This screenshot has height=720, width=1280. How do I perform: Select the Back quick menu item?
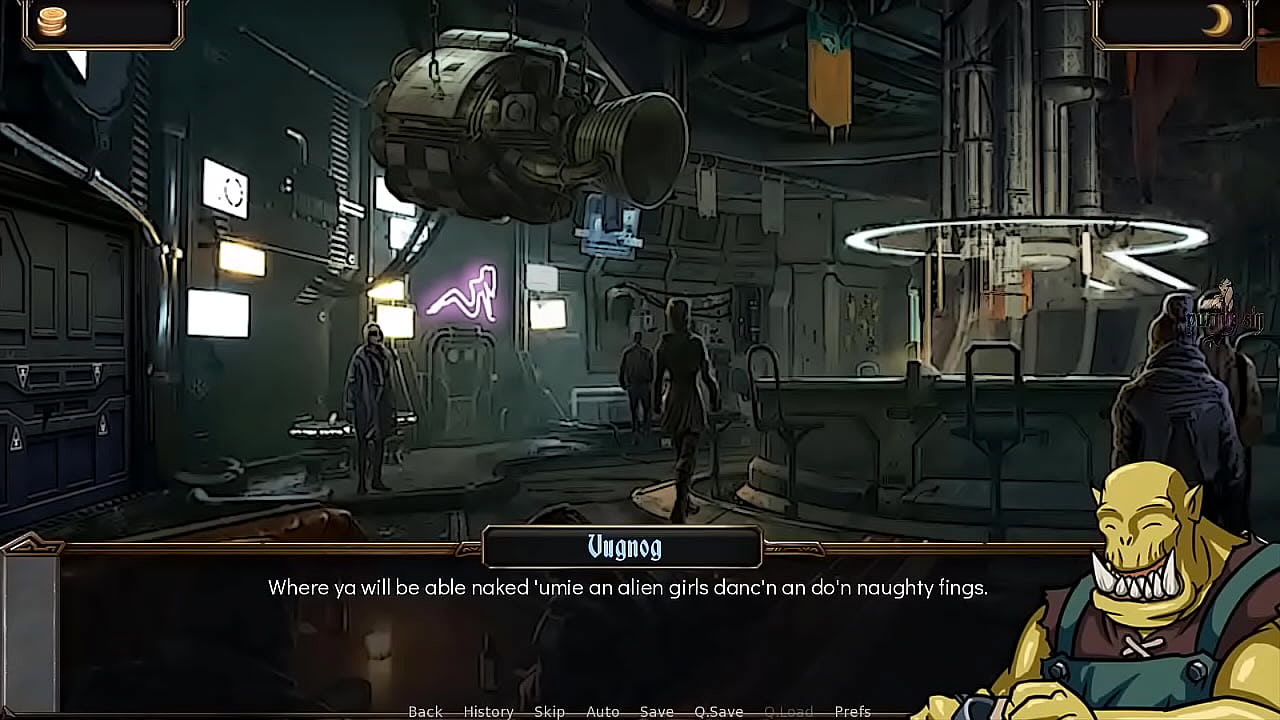(x=424, y=711)
